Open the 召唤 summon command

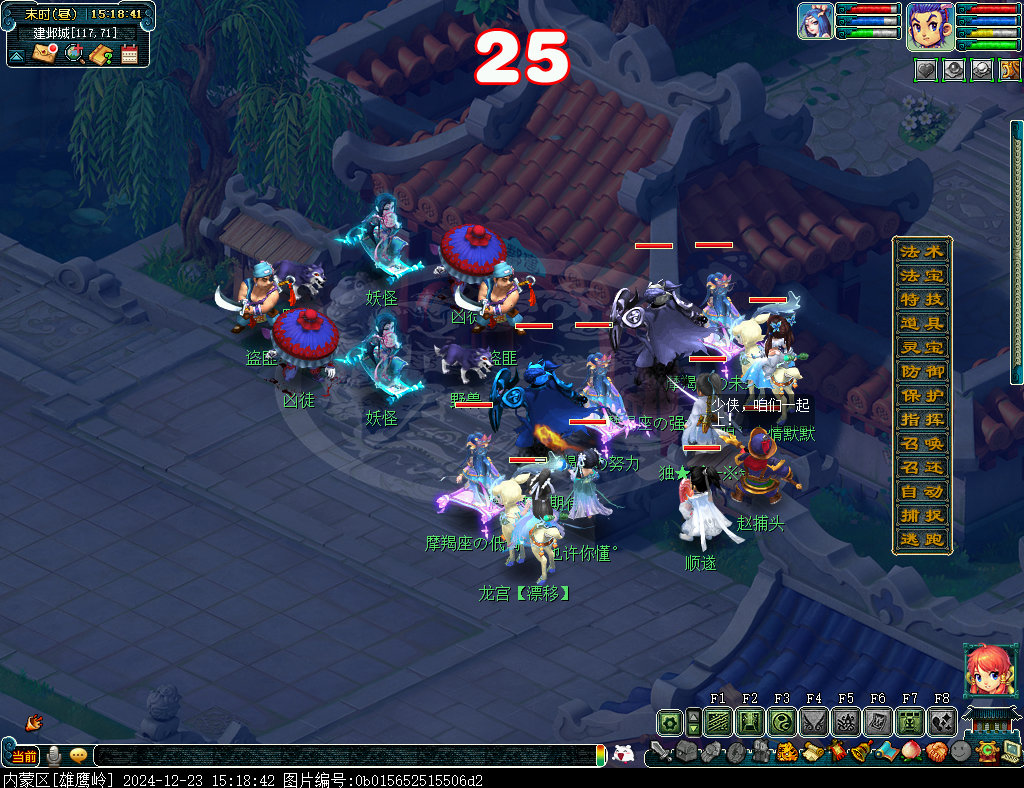point(921,444)
